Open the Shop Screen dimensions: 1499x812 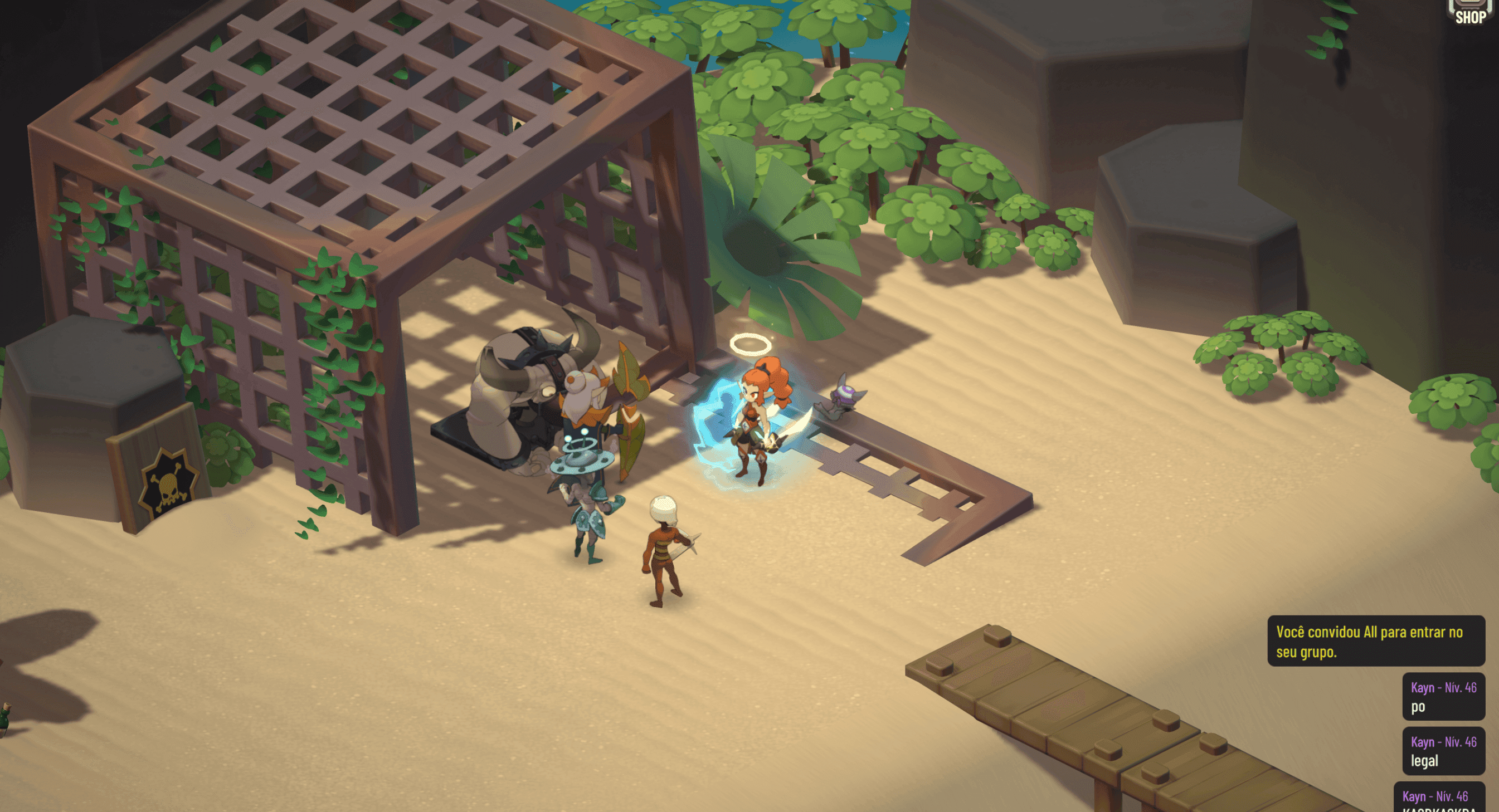[1471, 13]
